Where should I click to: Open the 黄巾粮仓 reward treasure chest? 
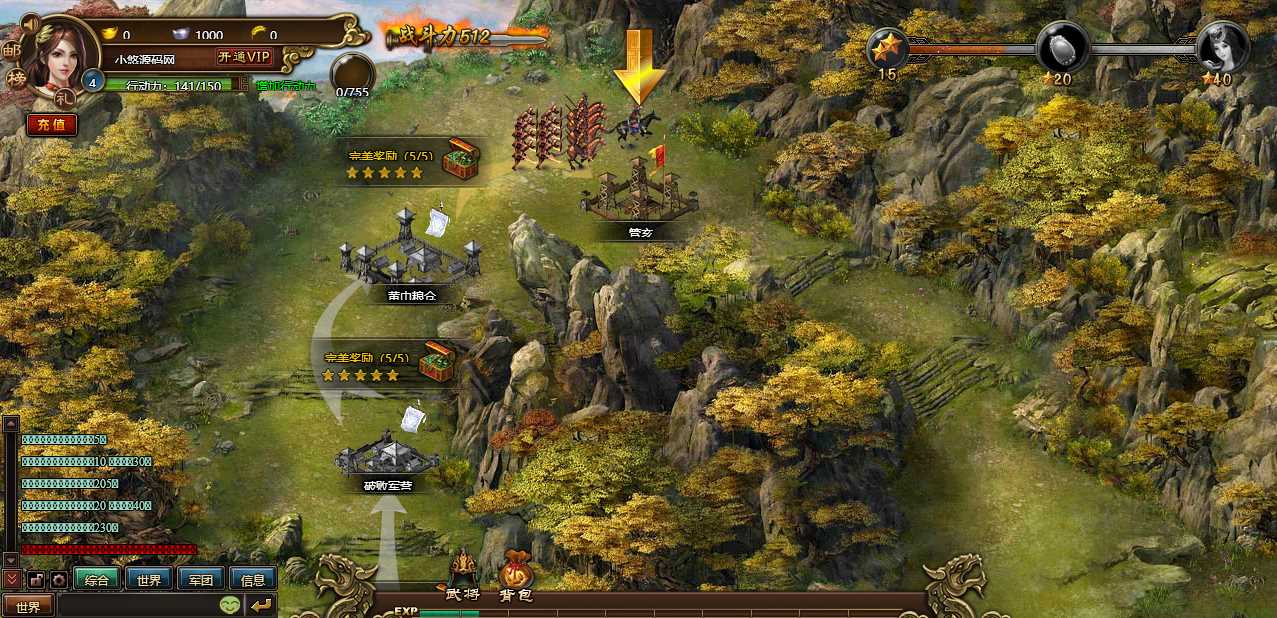(x=460, y=158)
